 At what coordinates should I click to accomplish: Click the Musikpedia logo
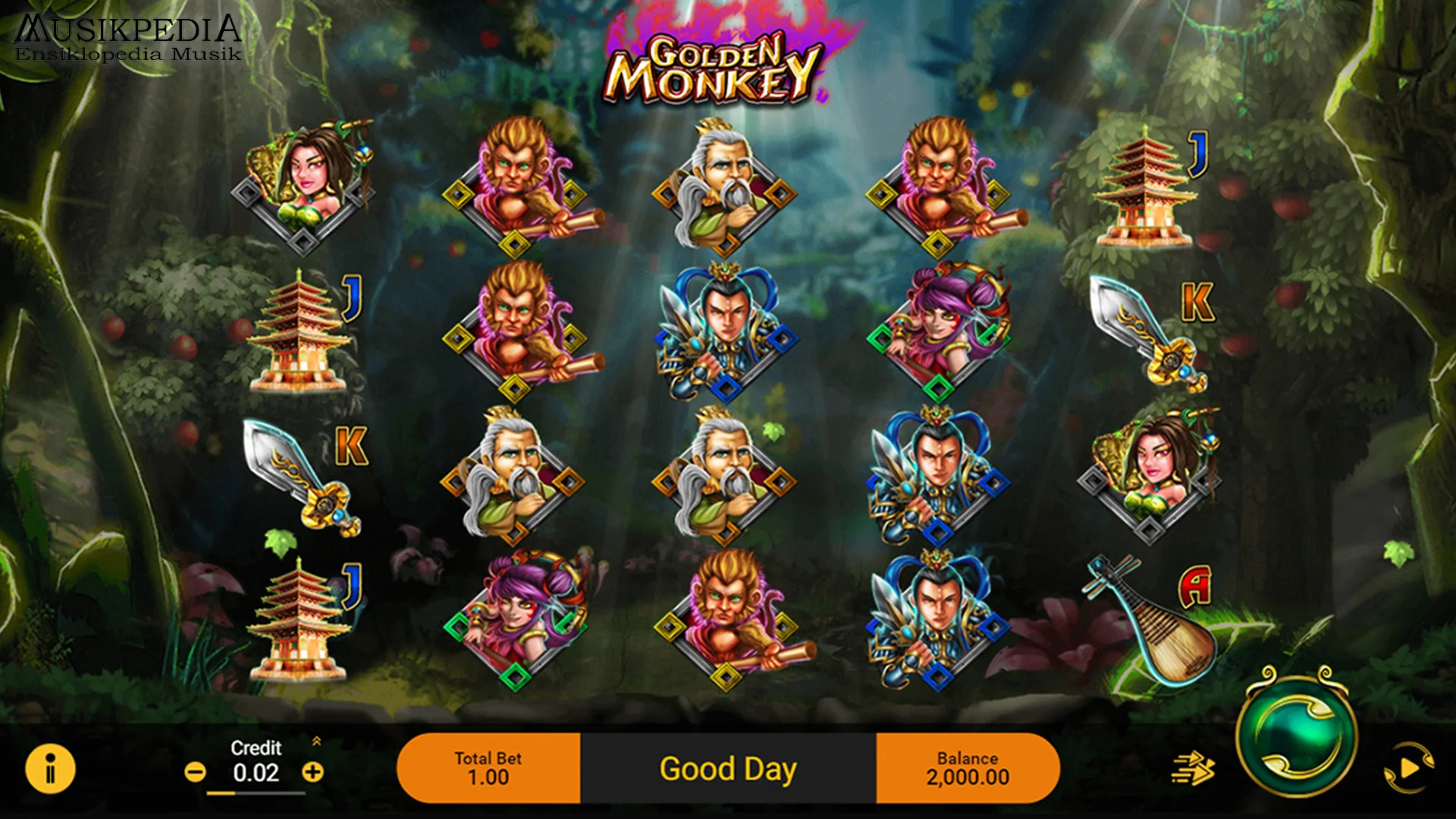pyautogui.click(x=127, y=34)
